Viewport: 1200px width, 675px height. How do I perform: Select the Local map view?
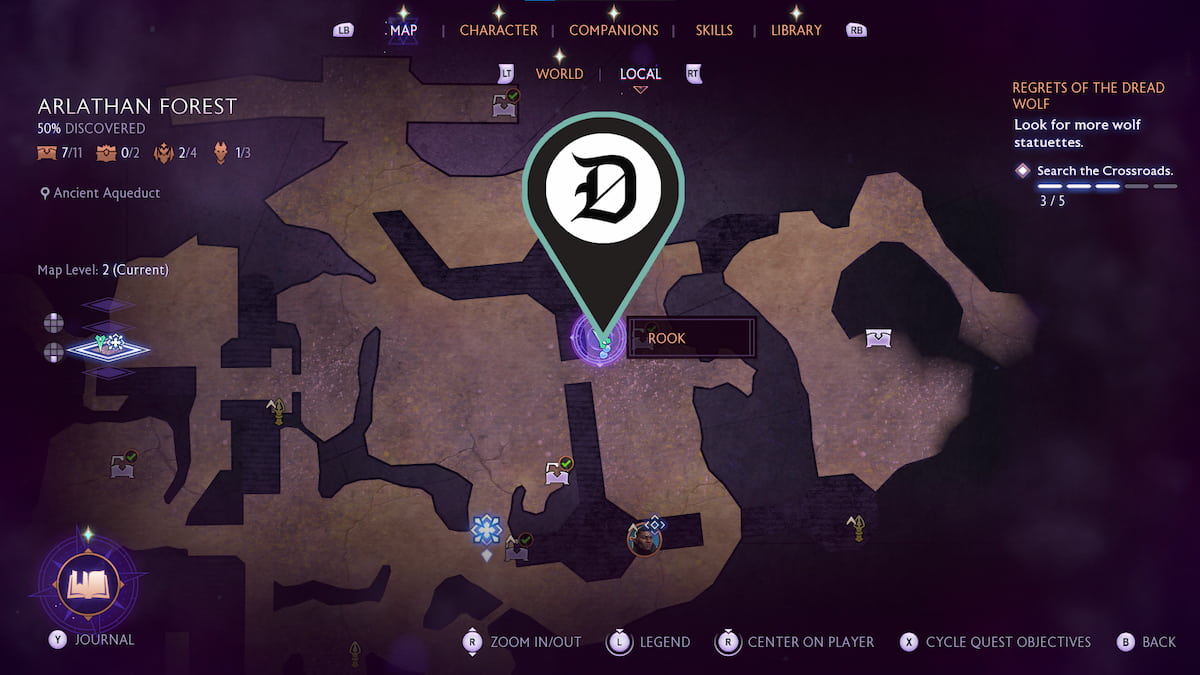[640, 74]
